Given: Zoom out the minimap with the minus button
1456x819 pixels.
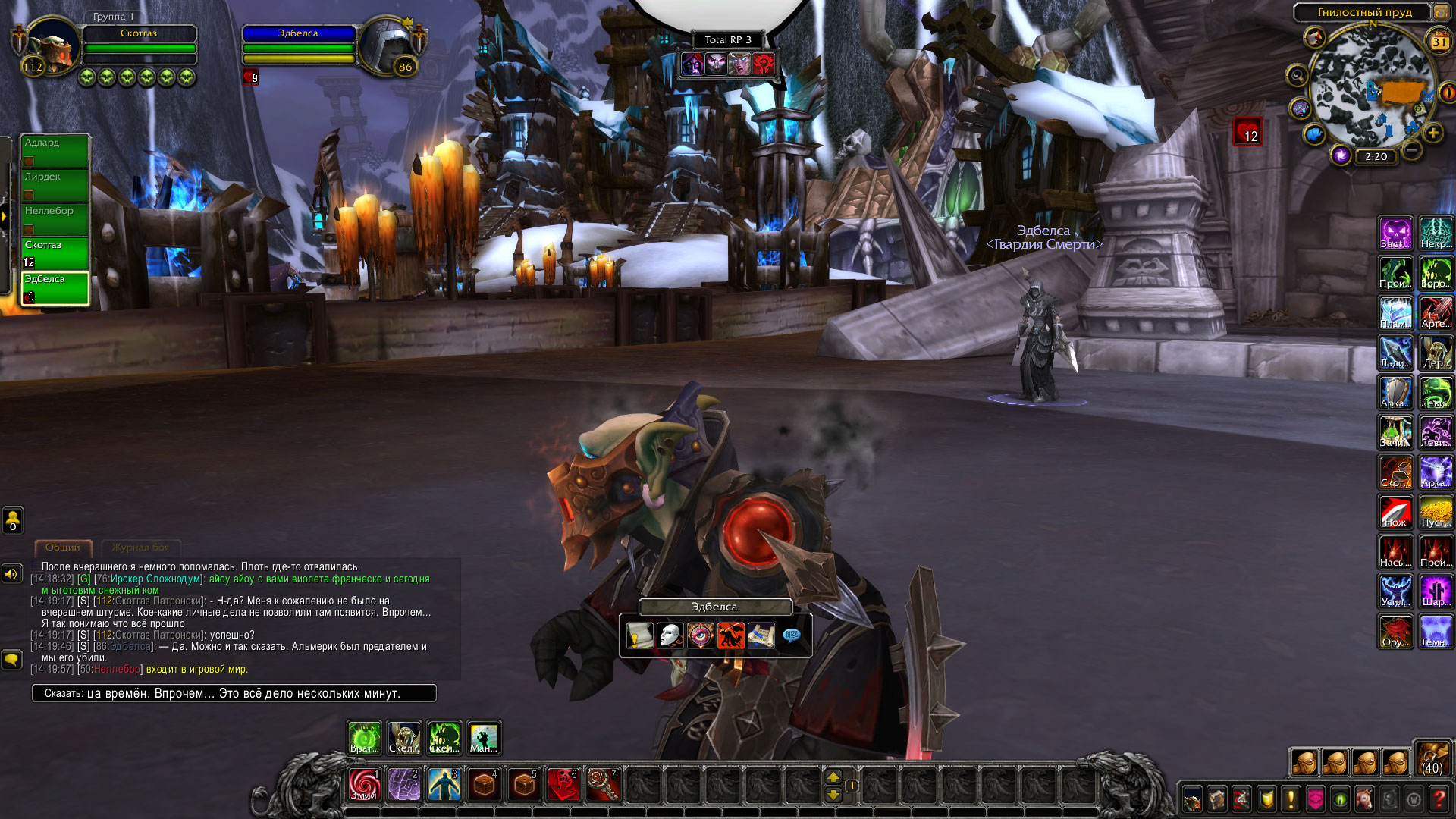Looking at the screenshot, I should point(1411,150).
